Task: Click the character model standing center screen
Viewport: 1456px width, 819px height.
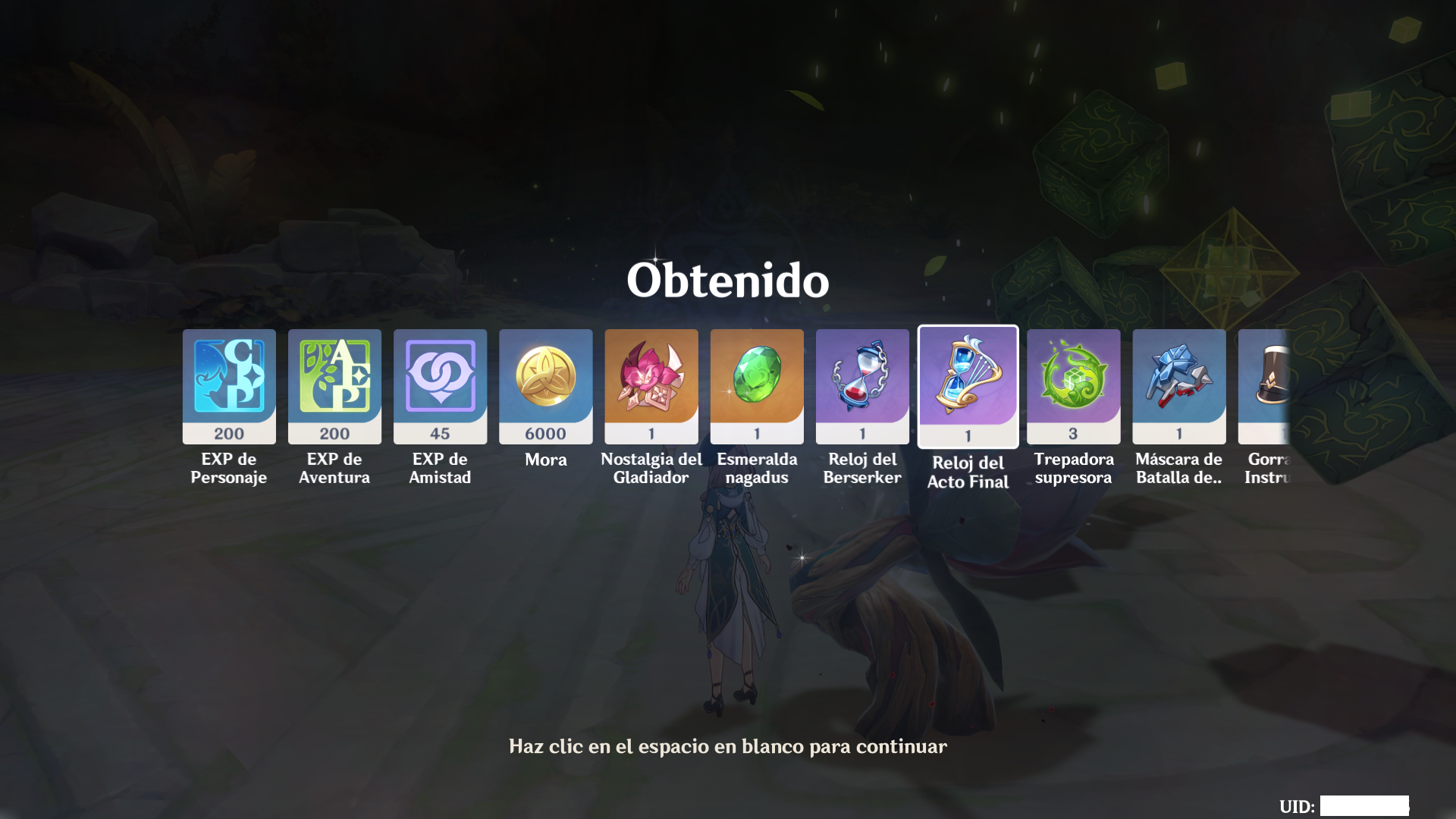Action: [x=728, y=599]
